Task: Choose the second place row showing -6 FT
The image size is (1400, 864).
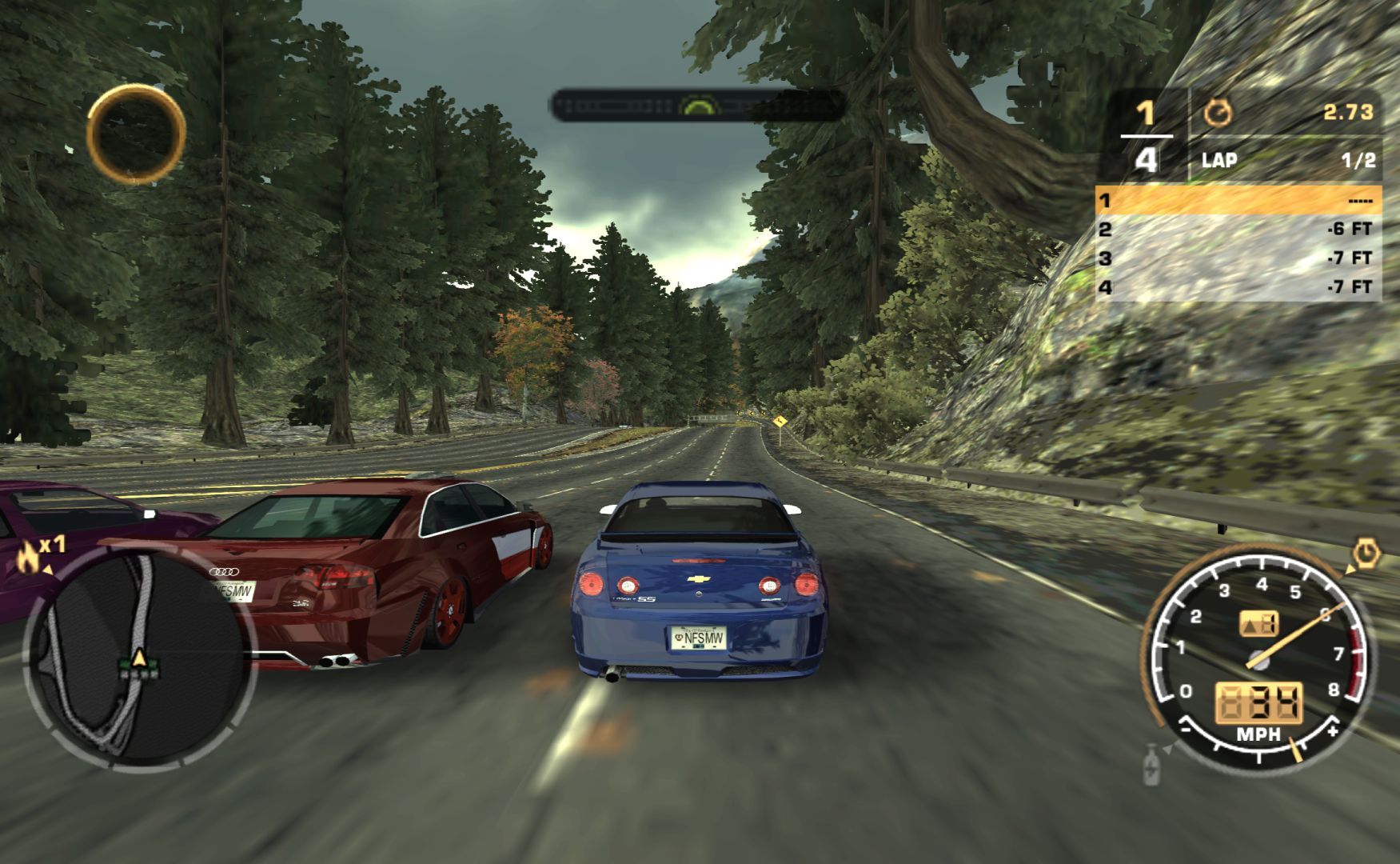Action: tap(1238, 230)
